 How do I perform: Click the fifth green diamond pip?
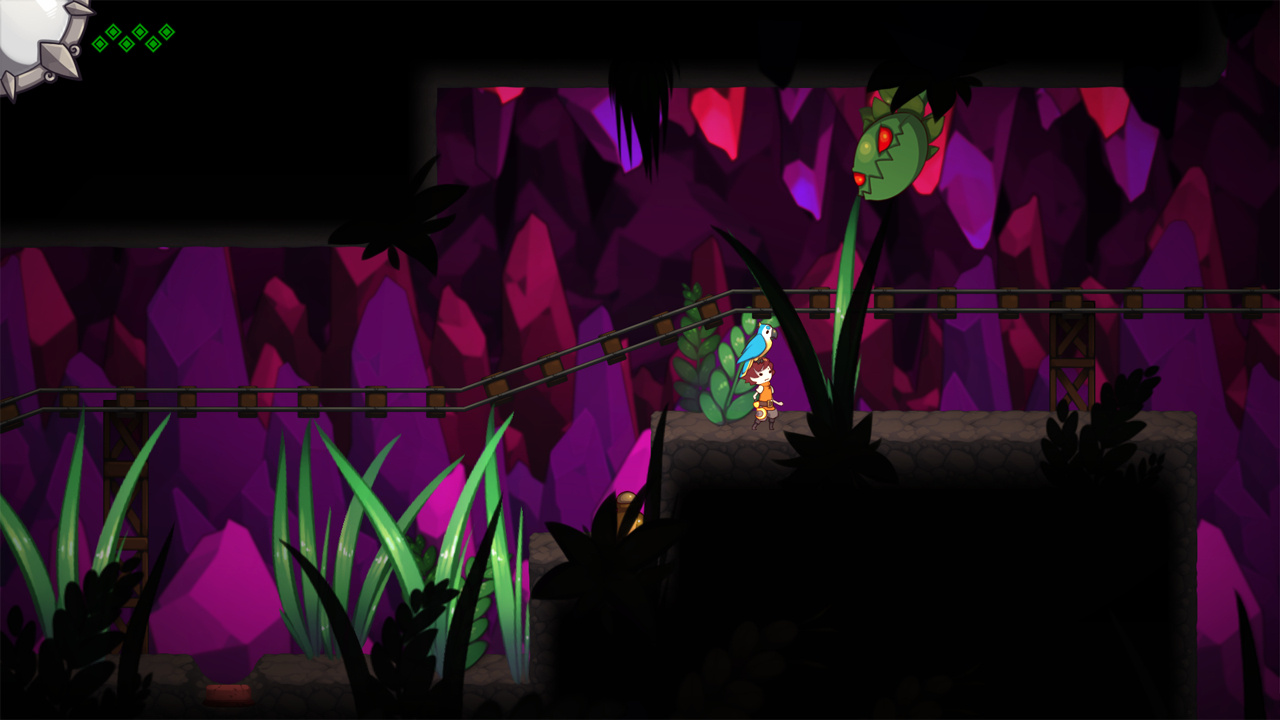click(153, 44)
